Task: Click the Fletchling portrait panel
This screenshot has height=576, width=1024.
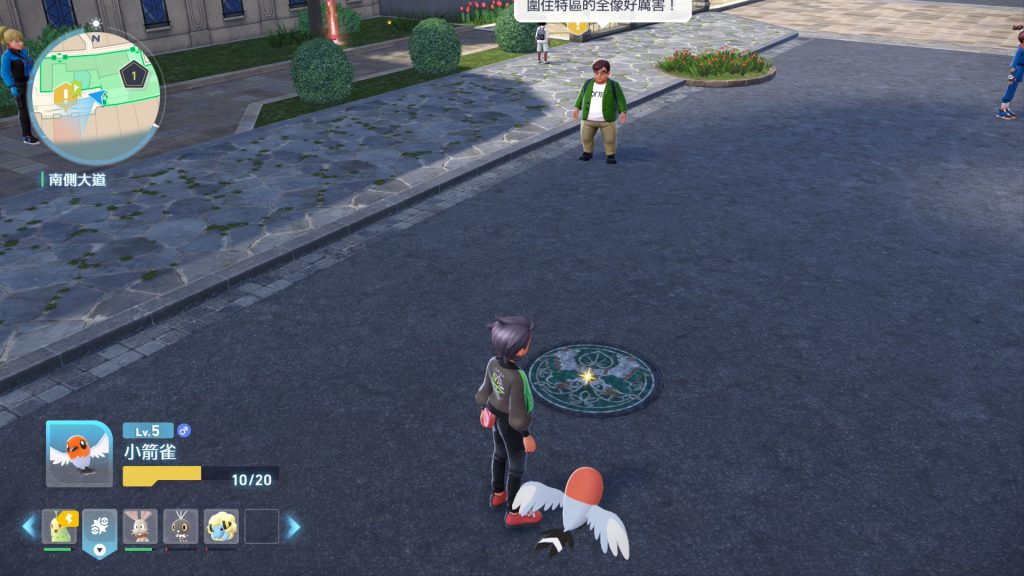Action: coord(80,453)
